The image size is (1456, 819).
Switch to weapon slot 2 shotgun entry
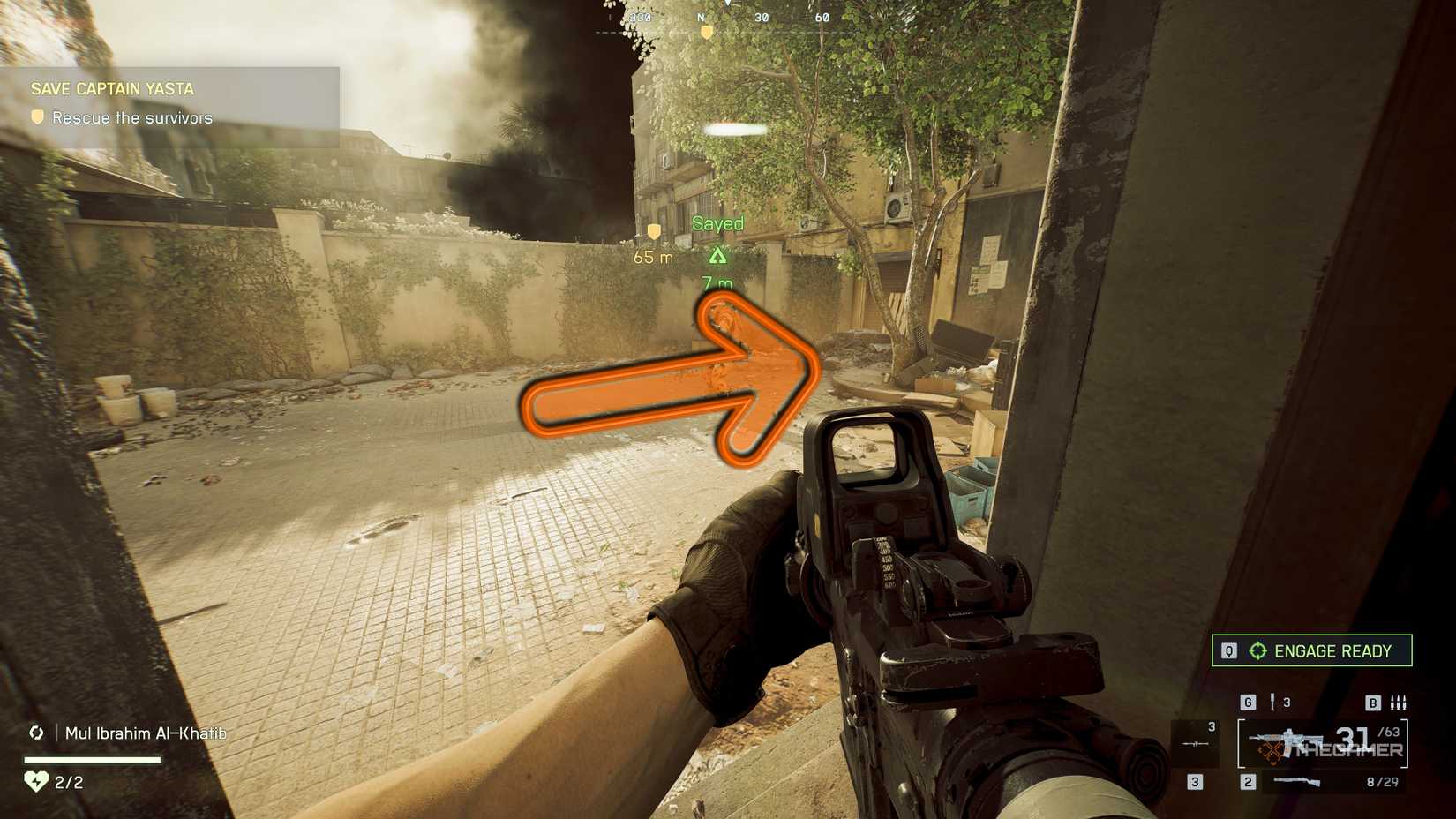pyautogui.click(x=1297, y=781)
